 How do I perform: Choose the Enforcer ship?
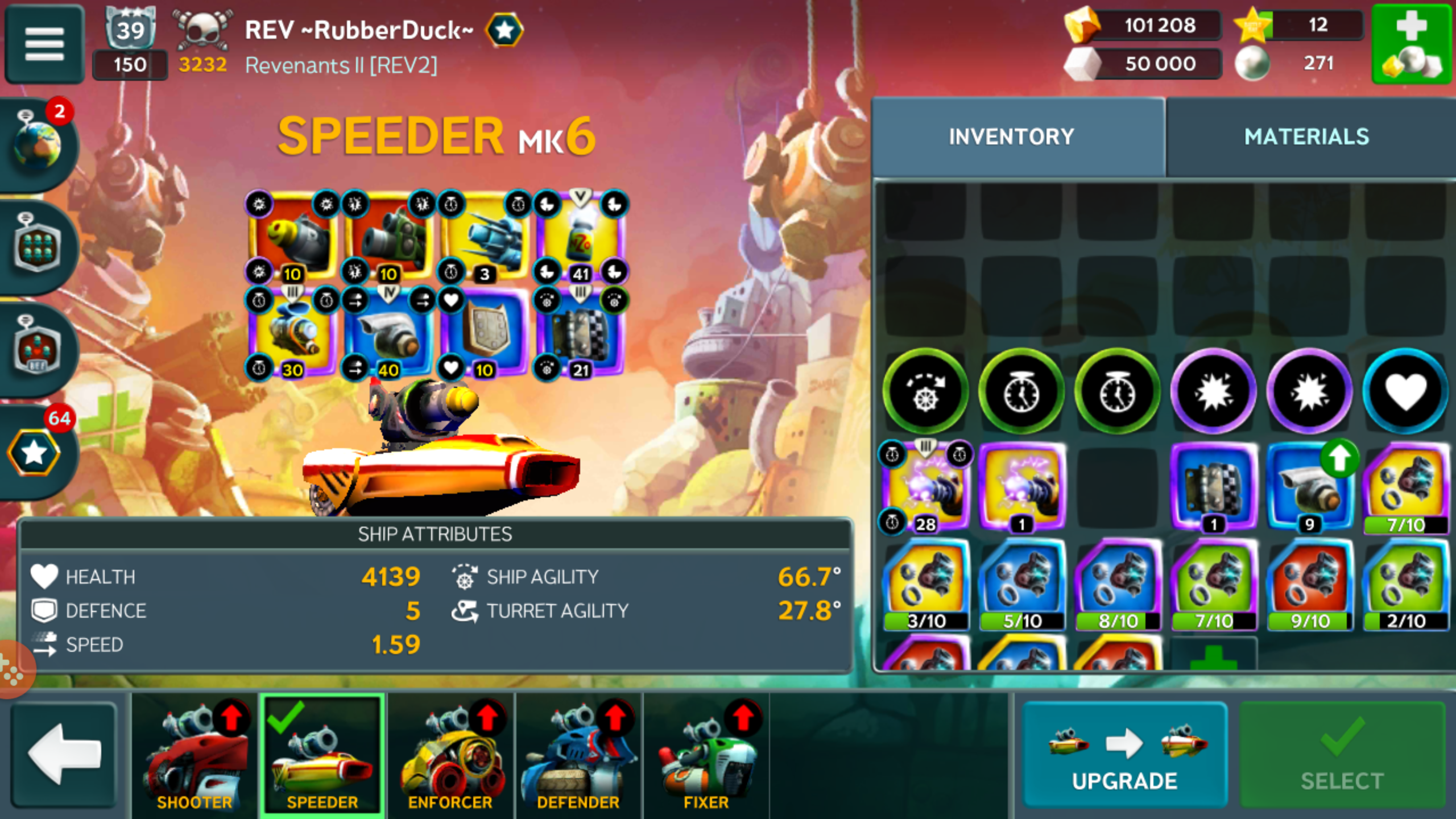450,755
